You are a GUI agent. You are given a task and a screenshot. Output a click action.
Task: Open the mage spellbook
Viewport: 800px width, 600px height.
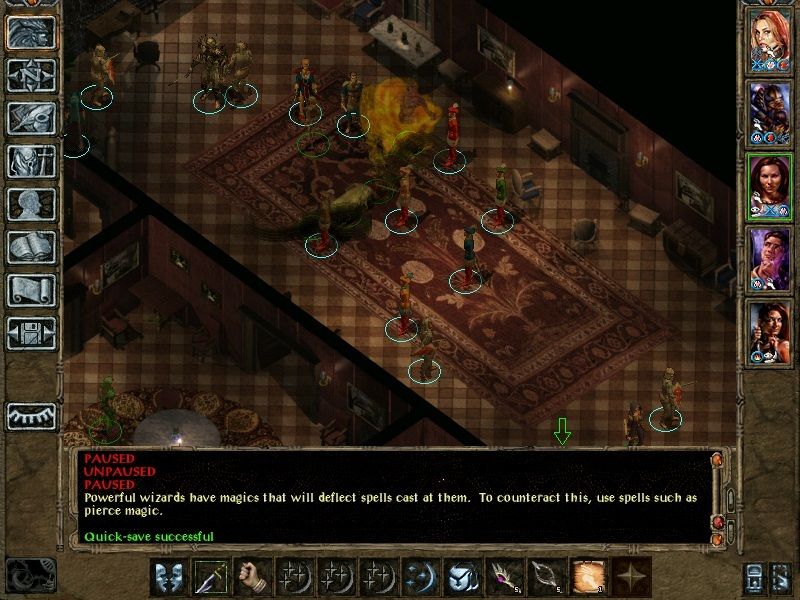(x=30, y=247)
